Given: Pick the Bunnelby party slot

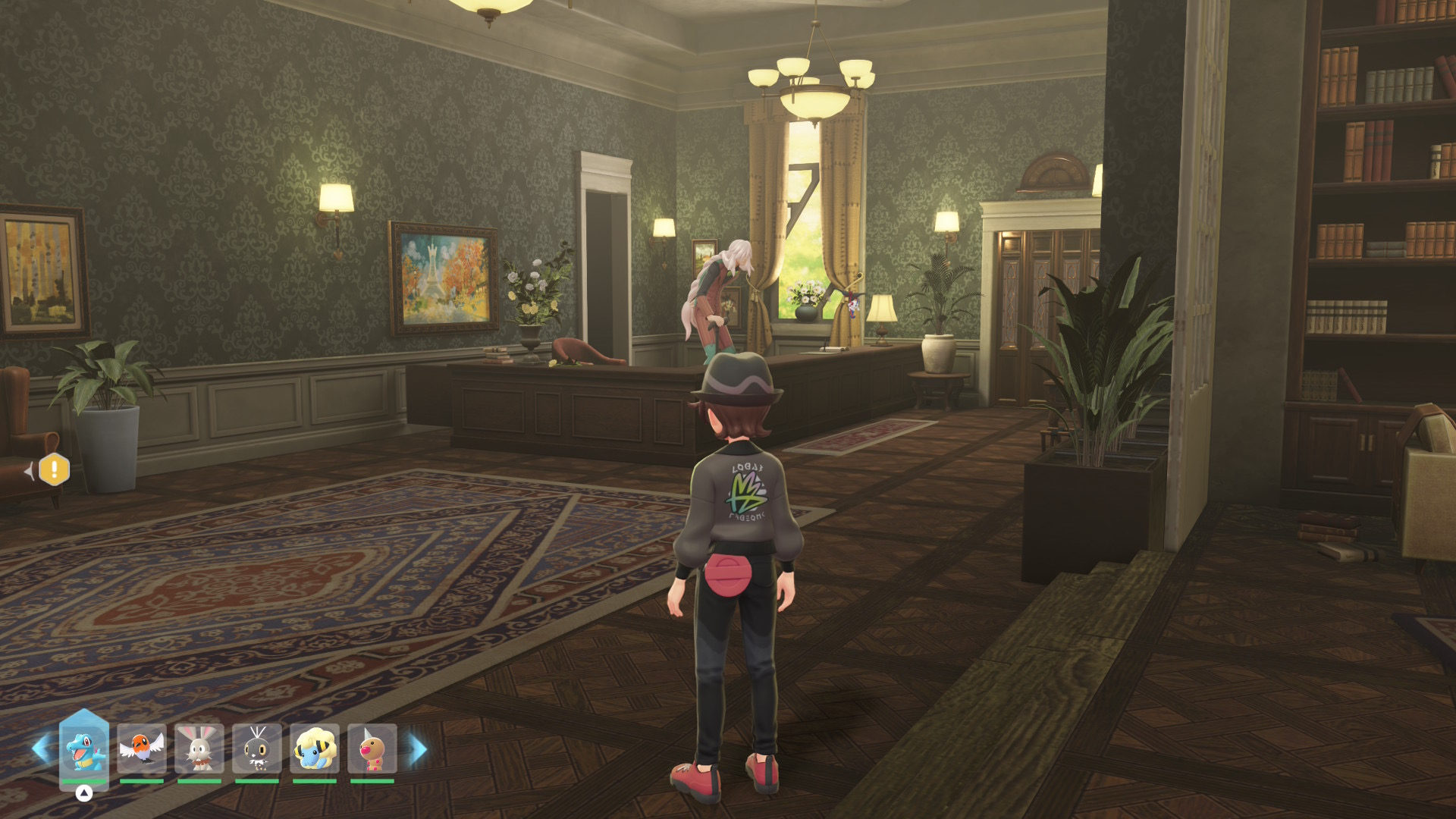Looking at the screenshot, I should click(199, 748).
